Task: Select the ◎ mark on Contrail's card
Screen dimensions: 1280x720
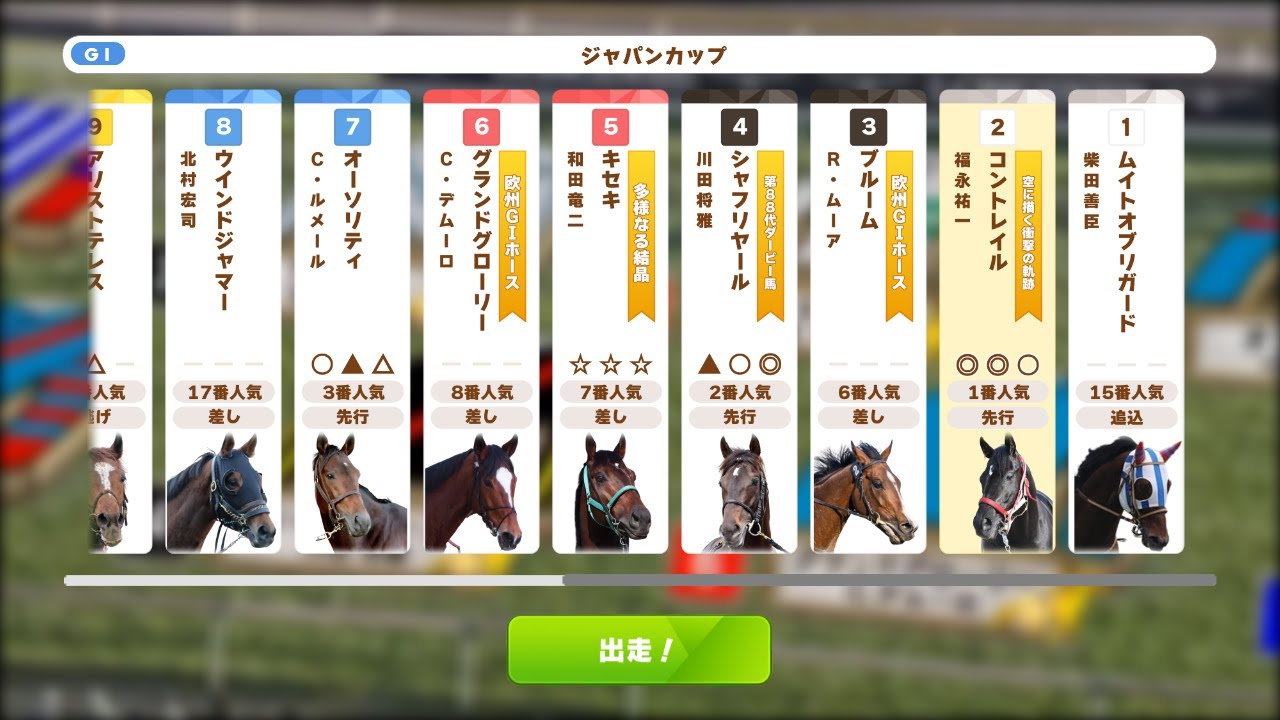Action: coord(969,366)
